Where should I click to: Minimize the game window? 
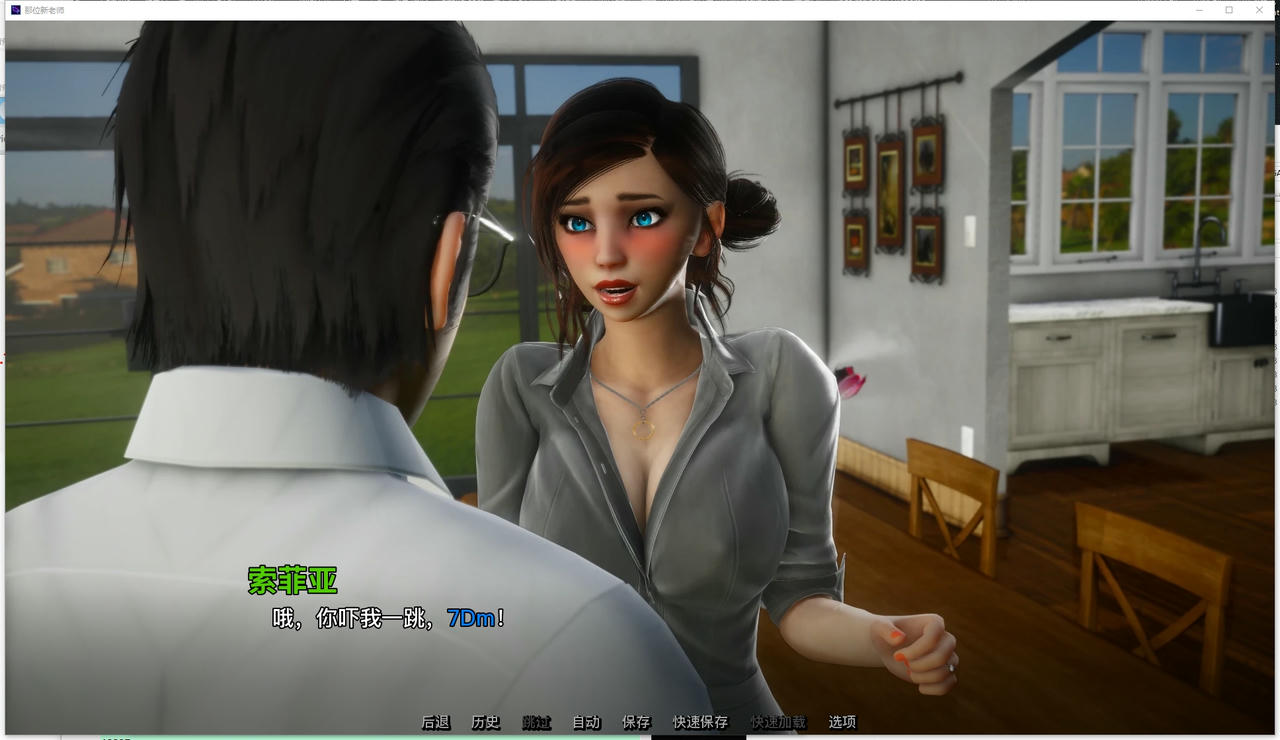click(1199, 10)
